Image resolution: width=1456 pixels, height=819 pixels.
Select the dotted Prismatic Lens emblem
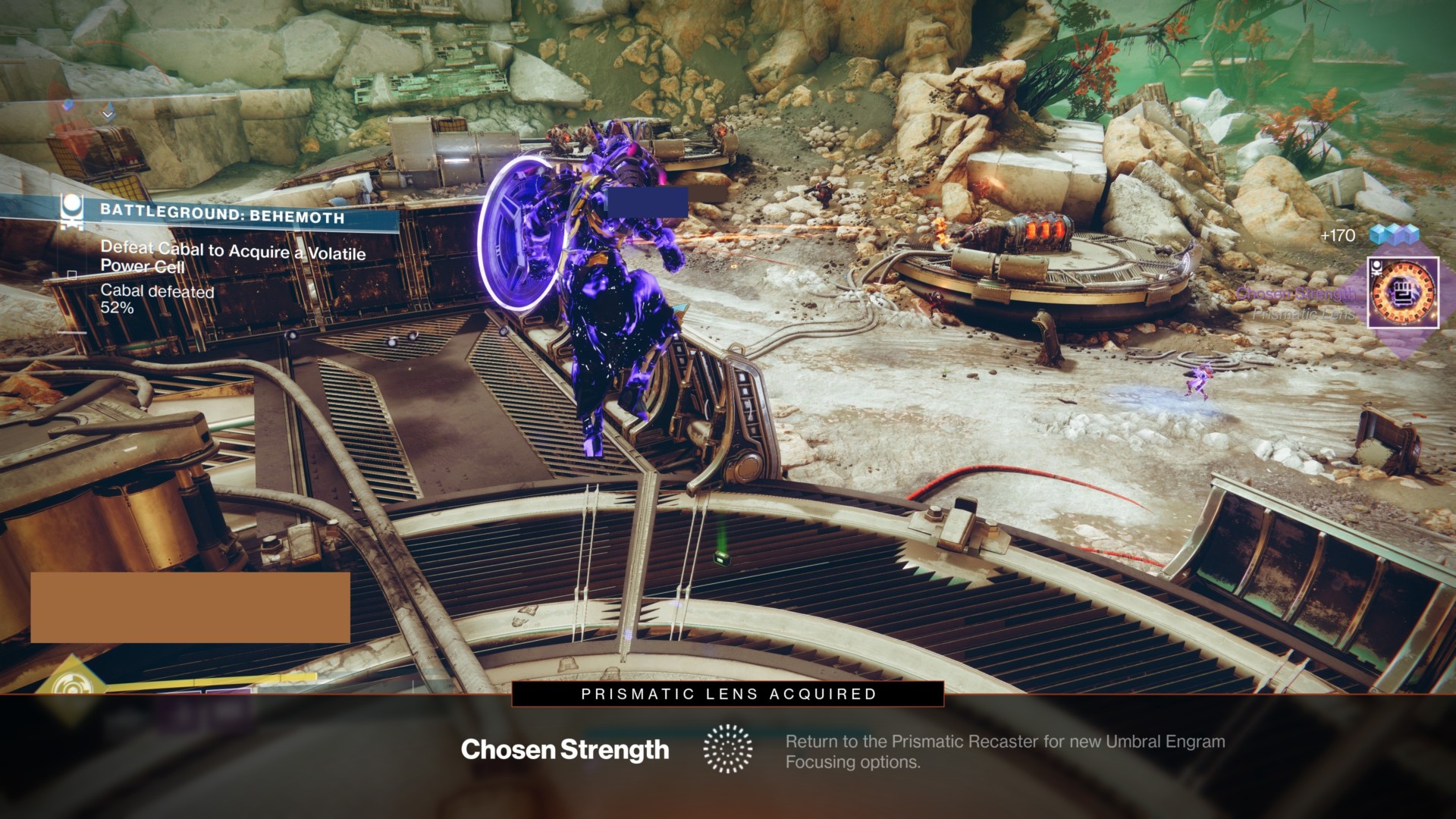[728, 749]
